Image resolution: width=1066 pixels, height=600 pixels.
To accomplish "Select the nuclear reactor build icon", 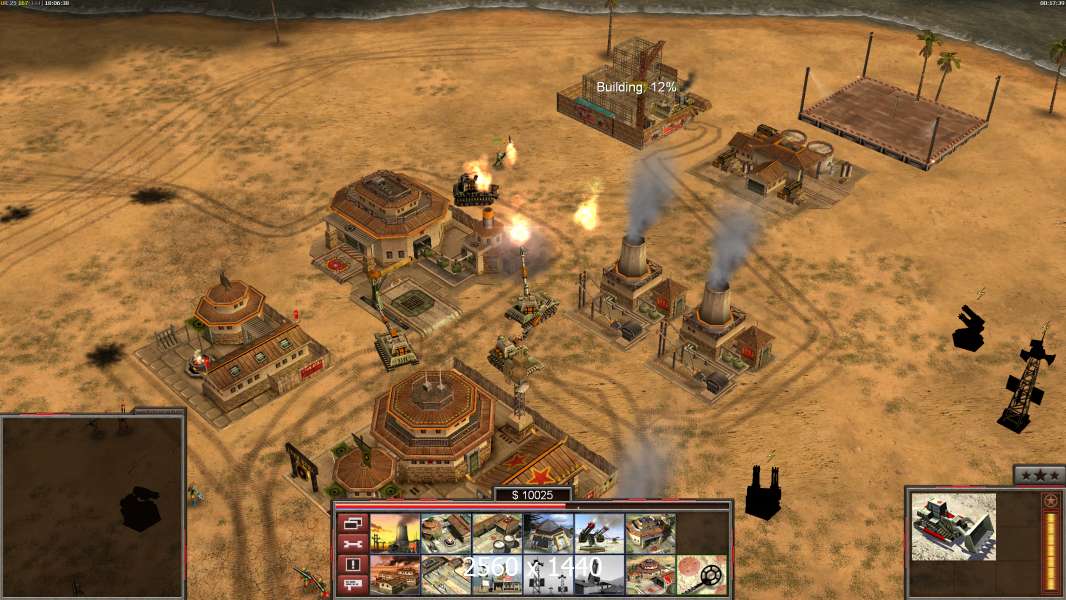I will (x=395, y=534).
